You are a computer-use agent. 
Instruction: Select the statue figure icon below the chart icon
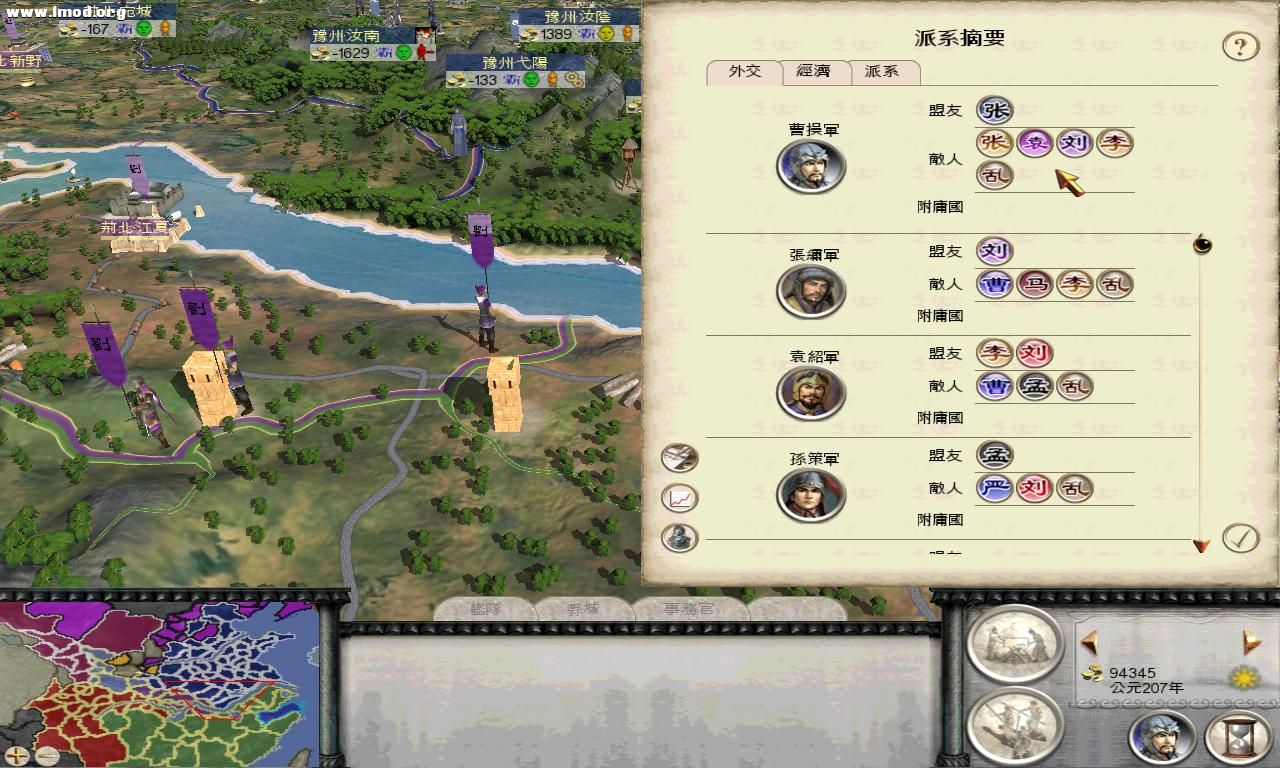[x=678, y=538]
